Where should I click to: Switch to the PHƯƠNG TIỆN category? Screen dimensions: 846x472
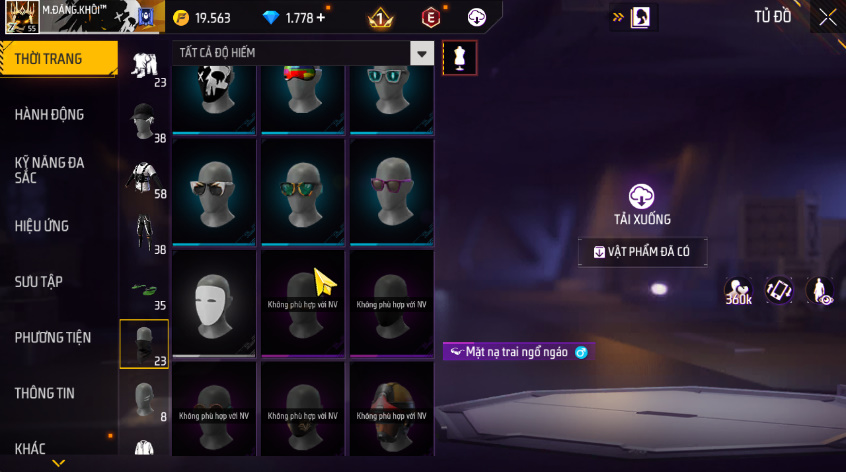[50, 337]
